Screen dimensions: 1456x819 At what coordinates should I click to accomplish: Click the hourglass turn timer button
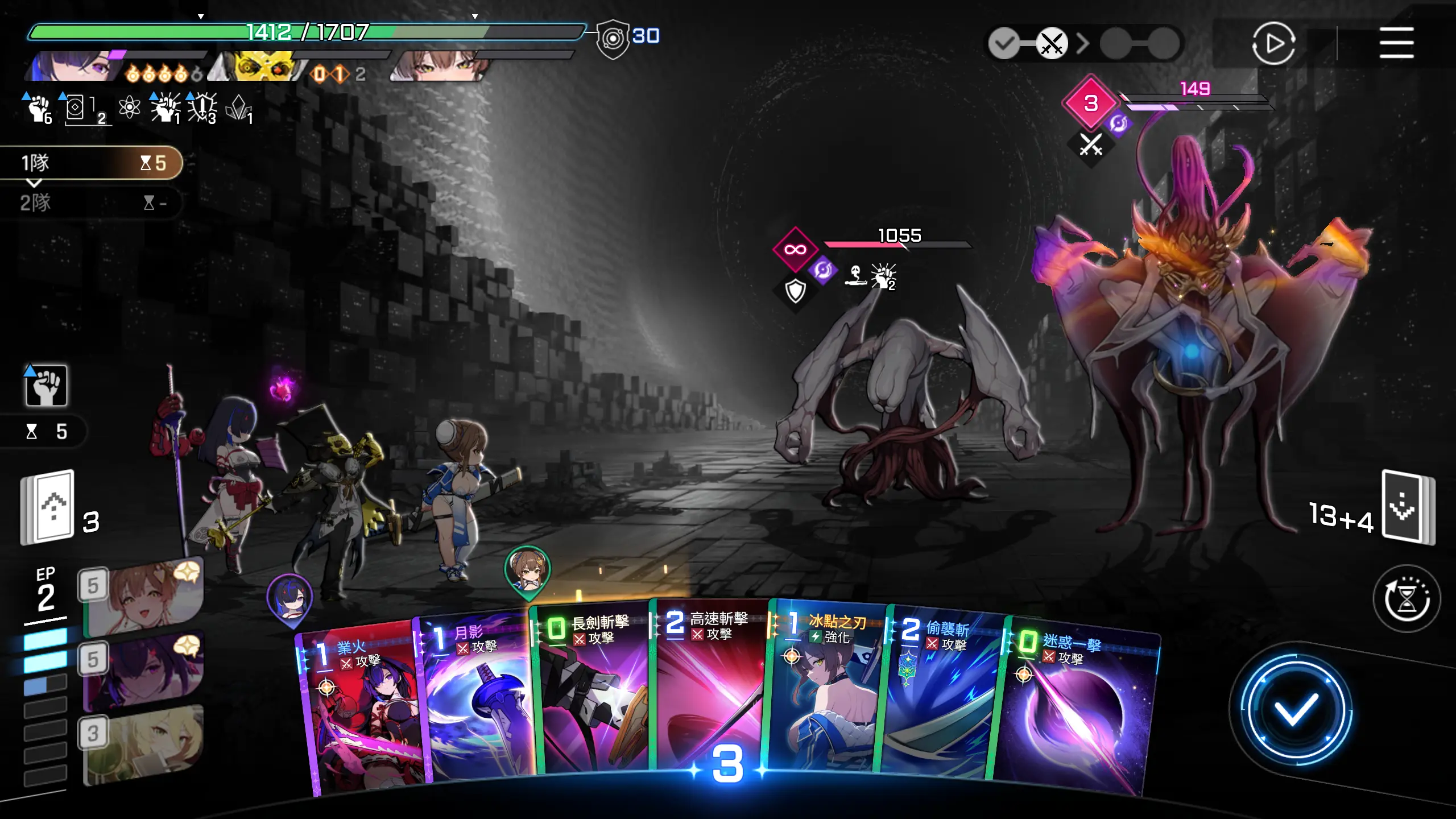click(1407, 598)
